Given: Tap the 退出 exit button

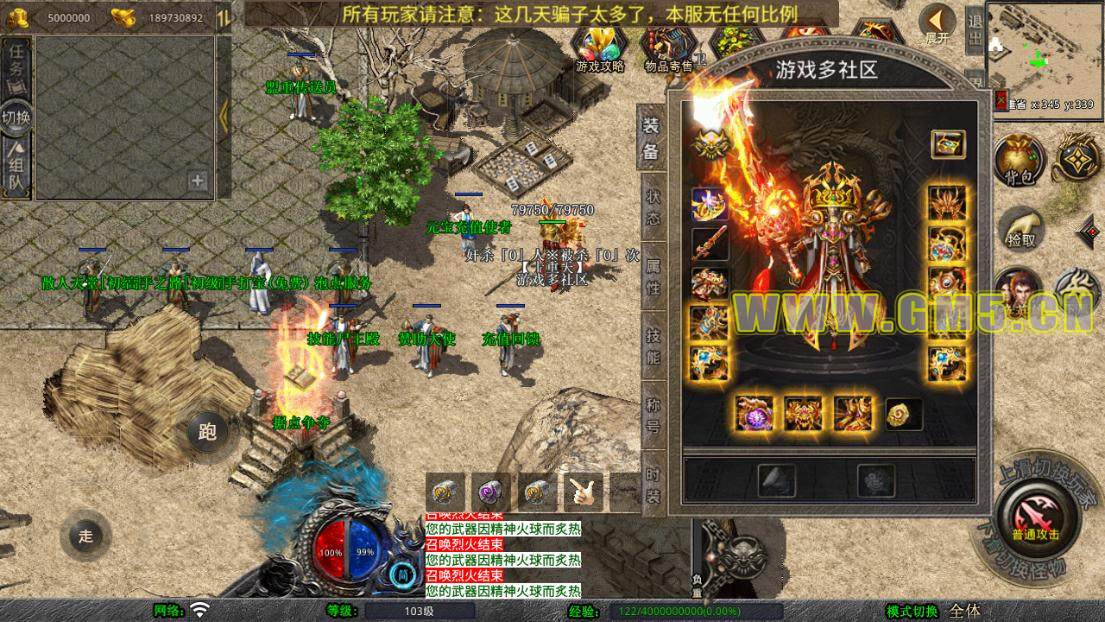Looking at the screenshot, I should click(975, 29).
